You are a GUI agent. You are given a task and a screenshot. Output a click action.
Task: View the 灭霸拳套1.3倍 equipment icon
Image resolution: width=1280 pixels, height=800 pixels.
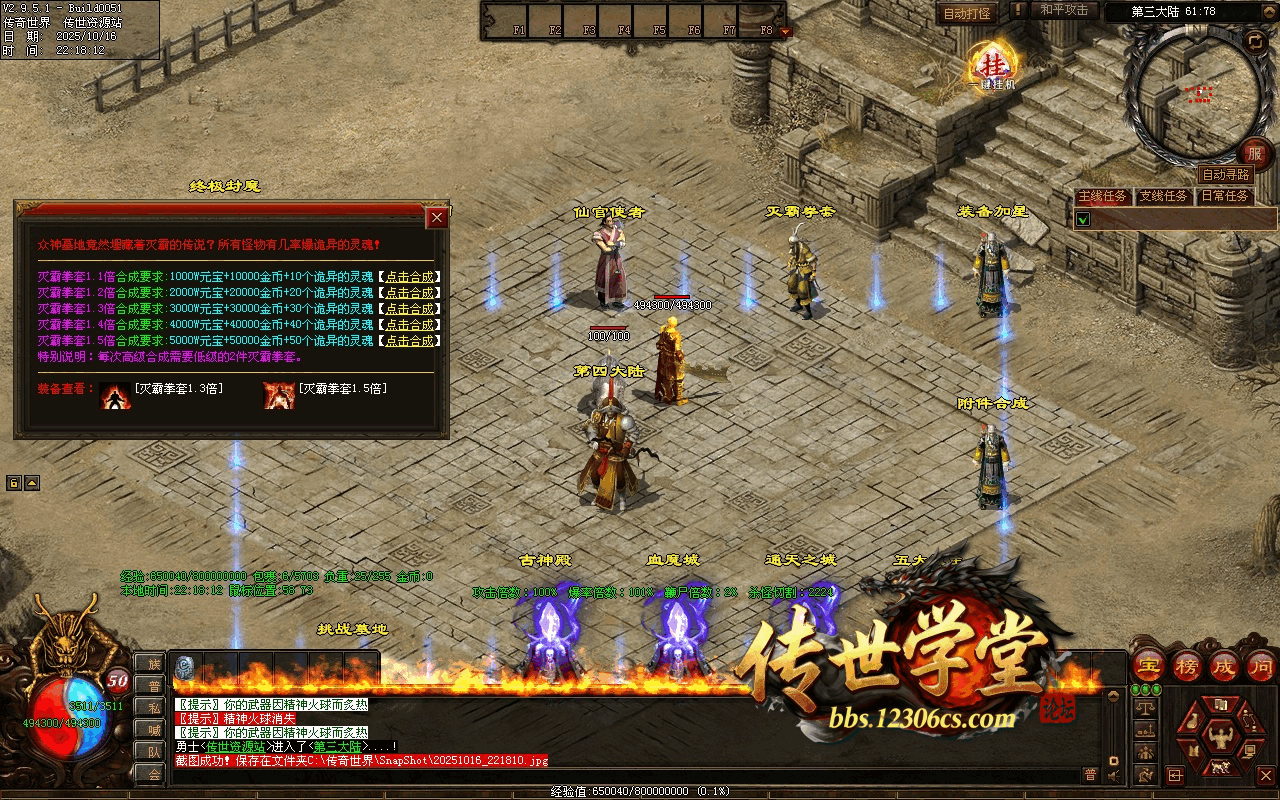(115, 395)
